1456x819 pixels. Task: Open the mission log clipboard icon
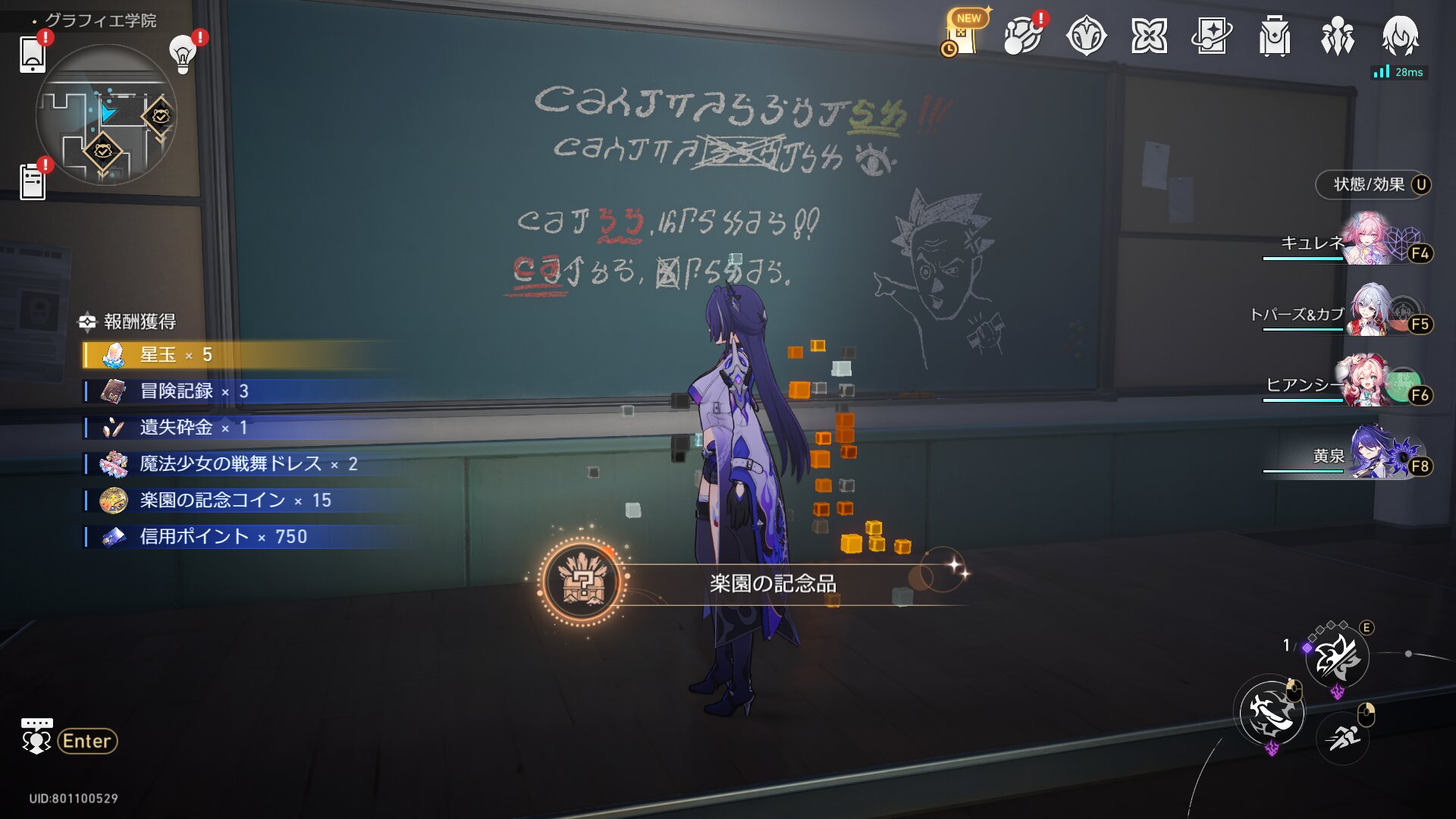pyautogui.click(x=33, y=182)
